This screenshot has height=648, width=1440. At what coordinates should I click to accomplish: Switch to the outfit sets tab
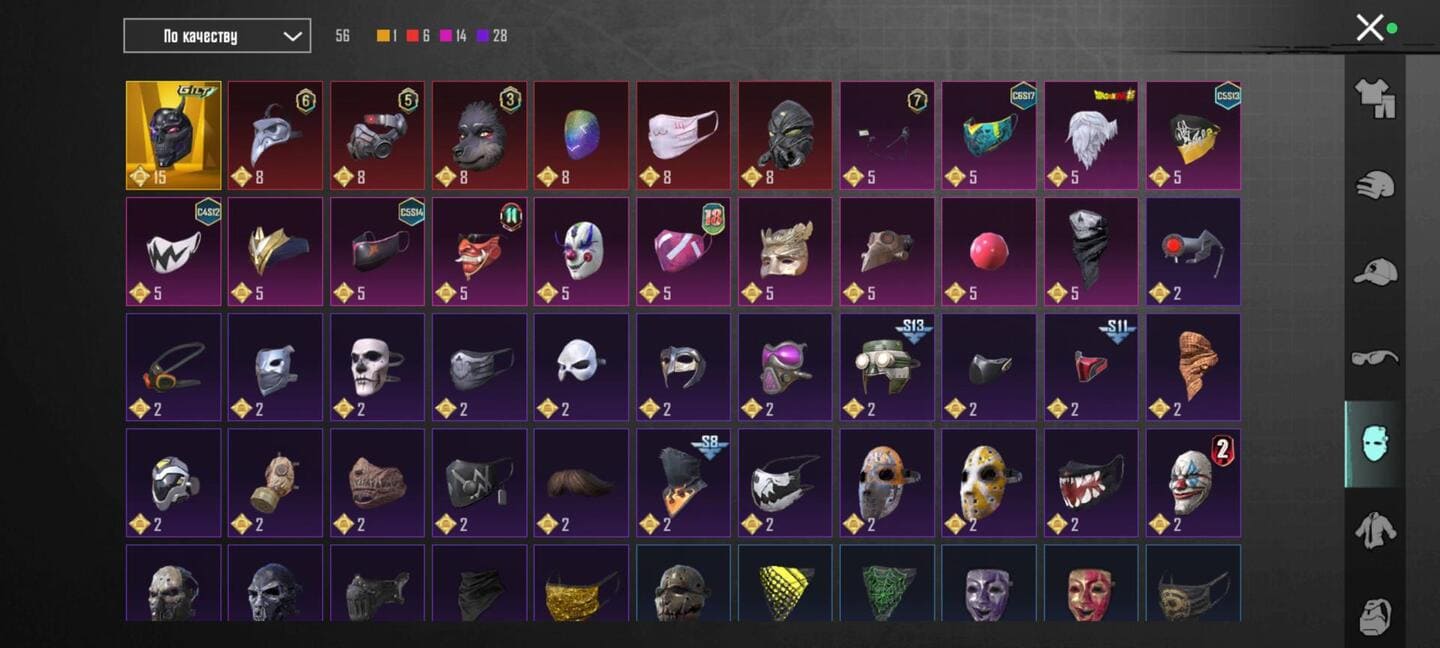click(1375, 98)
